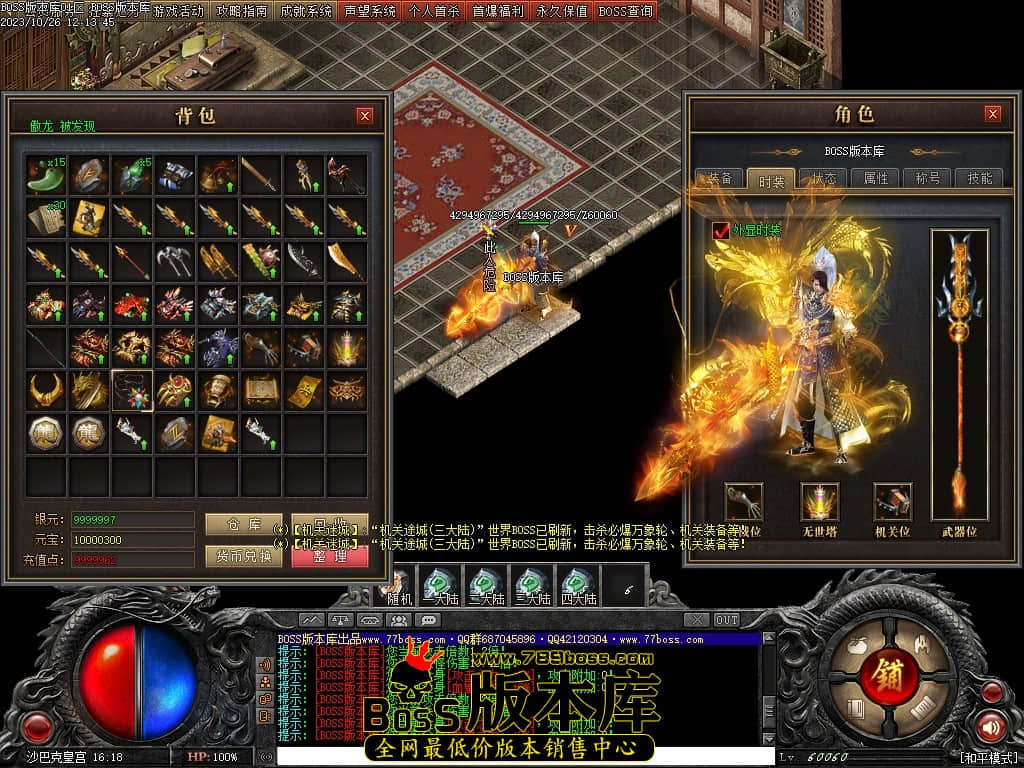Click the 货币兑换 currency exchange button
Image resolution: width=1024 pixels, height=768 pixels.
244,556
